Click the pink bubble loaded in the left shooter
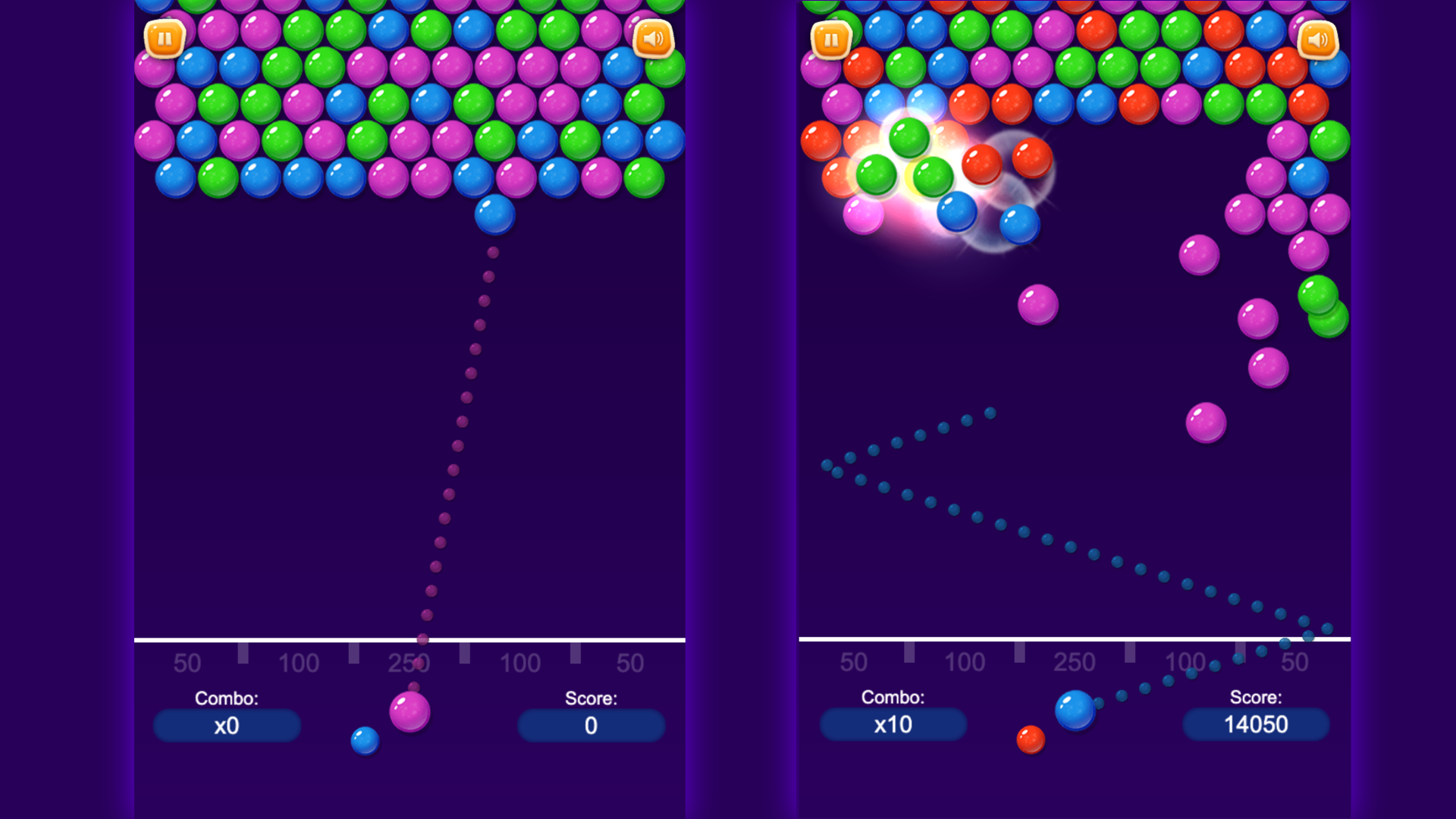 click(409, 713)
